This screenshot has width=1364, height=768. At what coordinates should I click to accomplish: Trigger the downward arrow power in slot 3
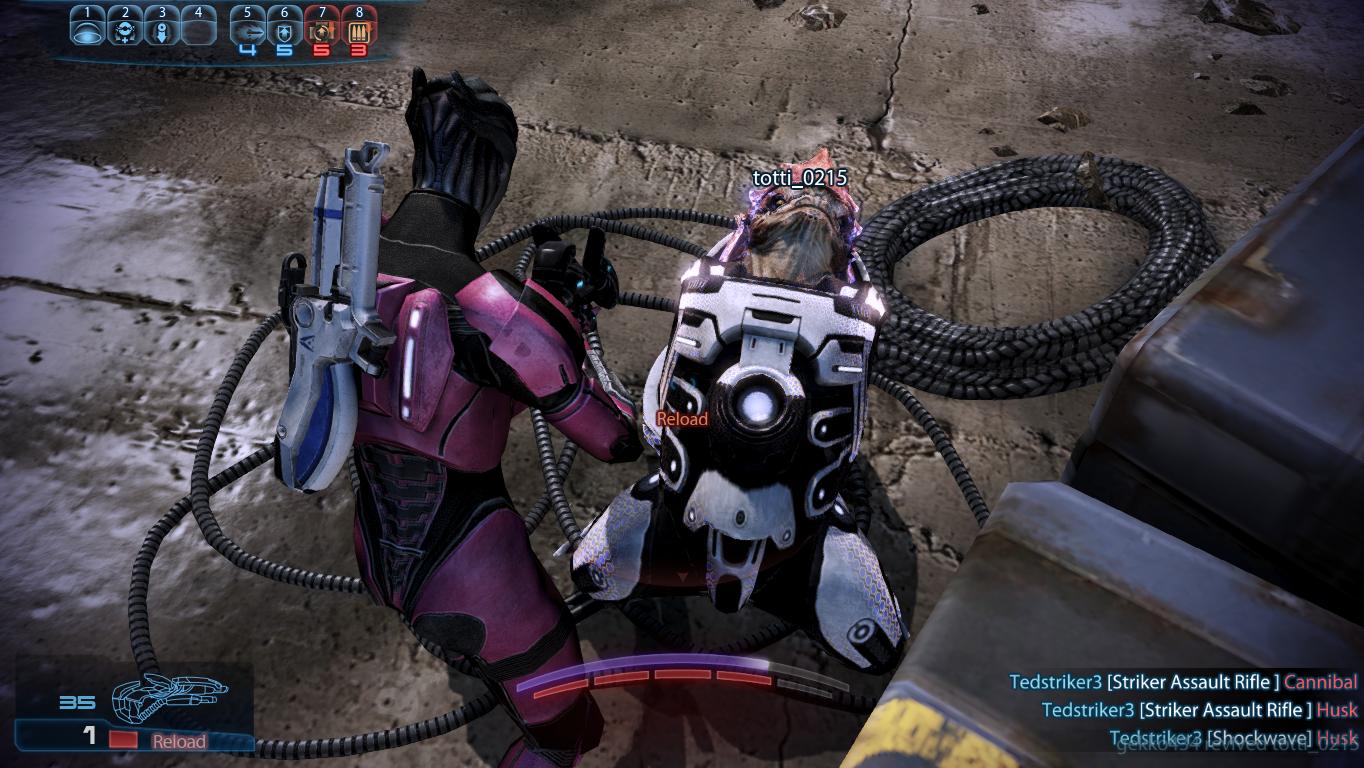click(x=162, y=31)
